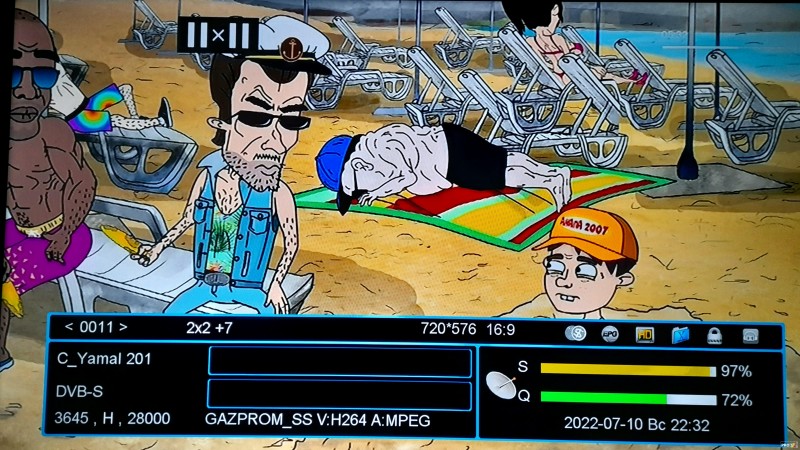Click the HD indicator icon
This screenshot has width=800, height=450.
645,334
